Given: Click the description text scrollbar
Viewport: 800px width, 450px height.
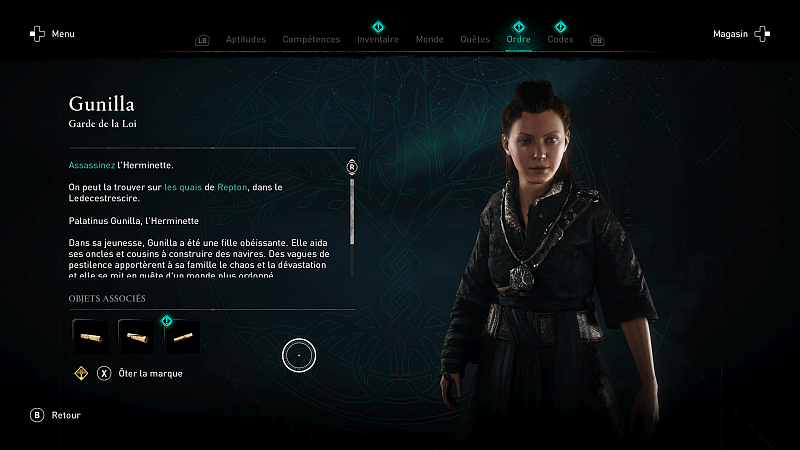Looking at the screenshot, I should pos(352,210).
